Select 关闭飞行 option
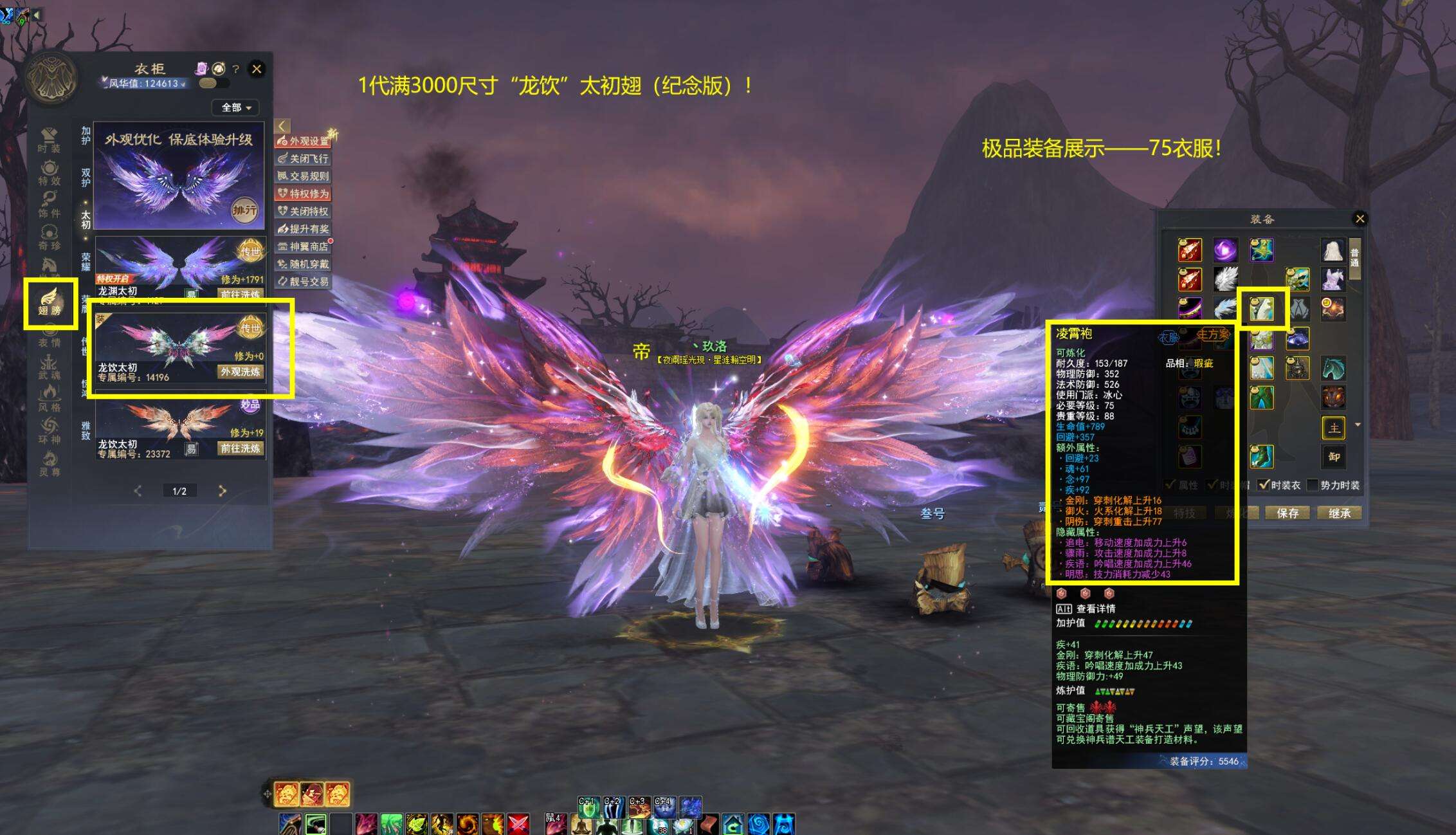 point(304,158)
